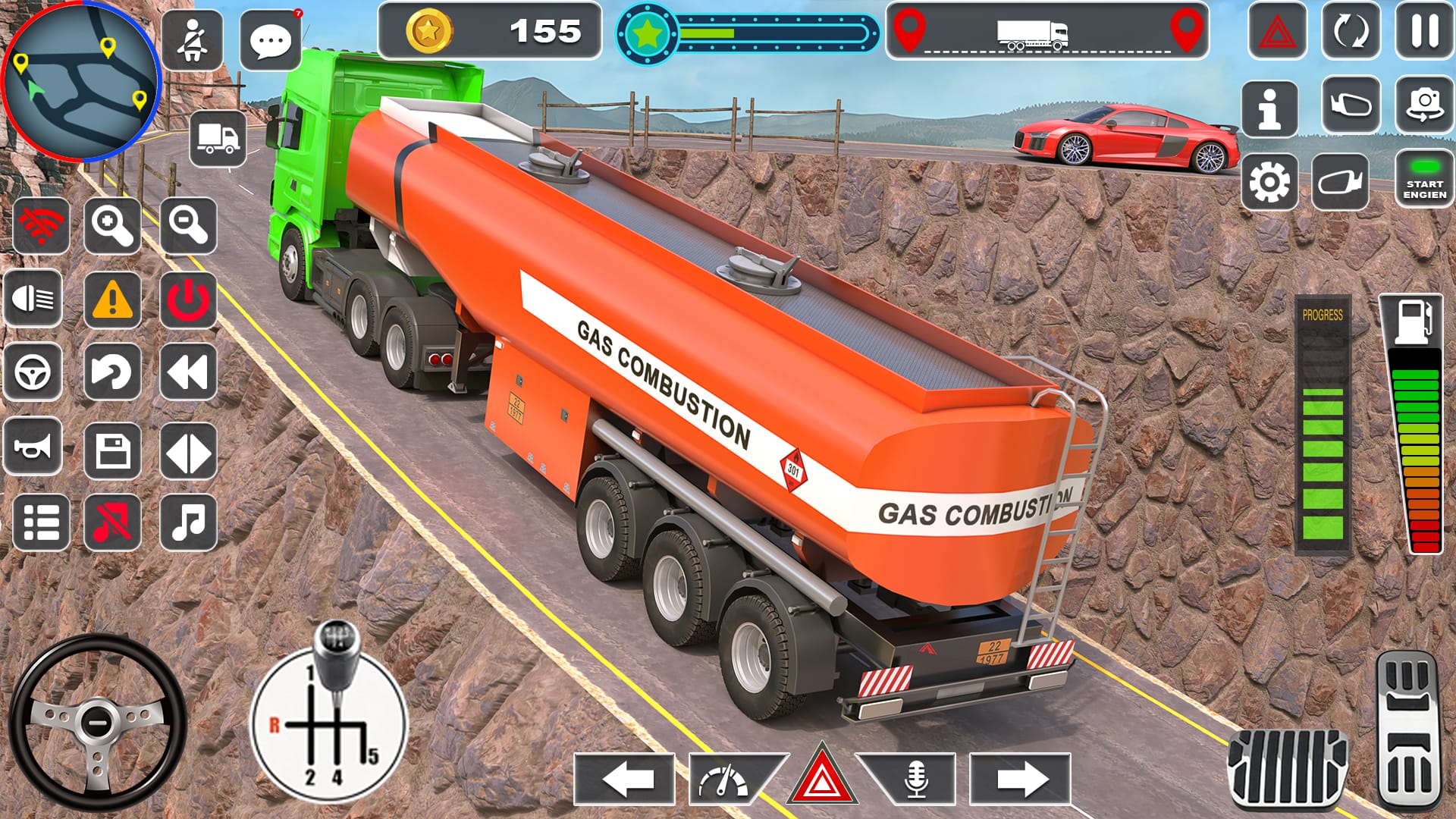1456x819 pixels.
Task: Activate the hazard warning triangle
Action: (821, 772)
